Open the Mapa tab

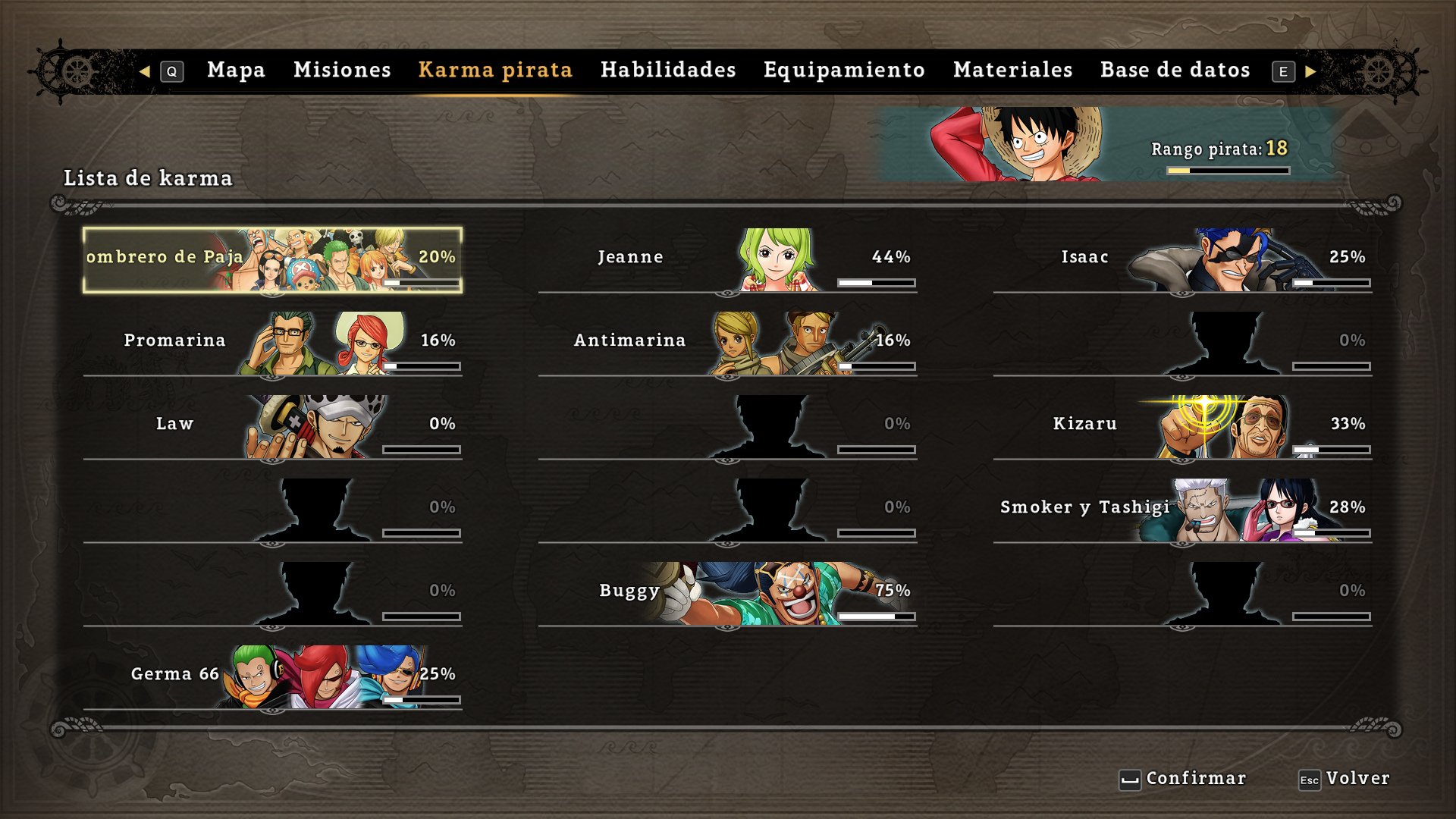point(235,70)
